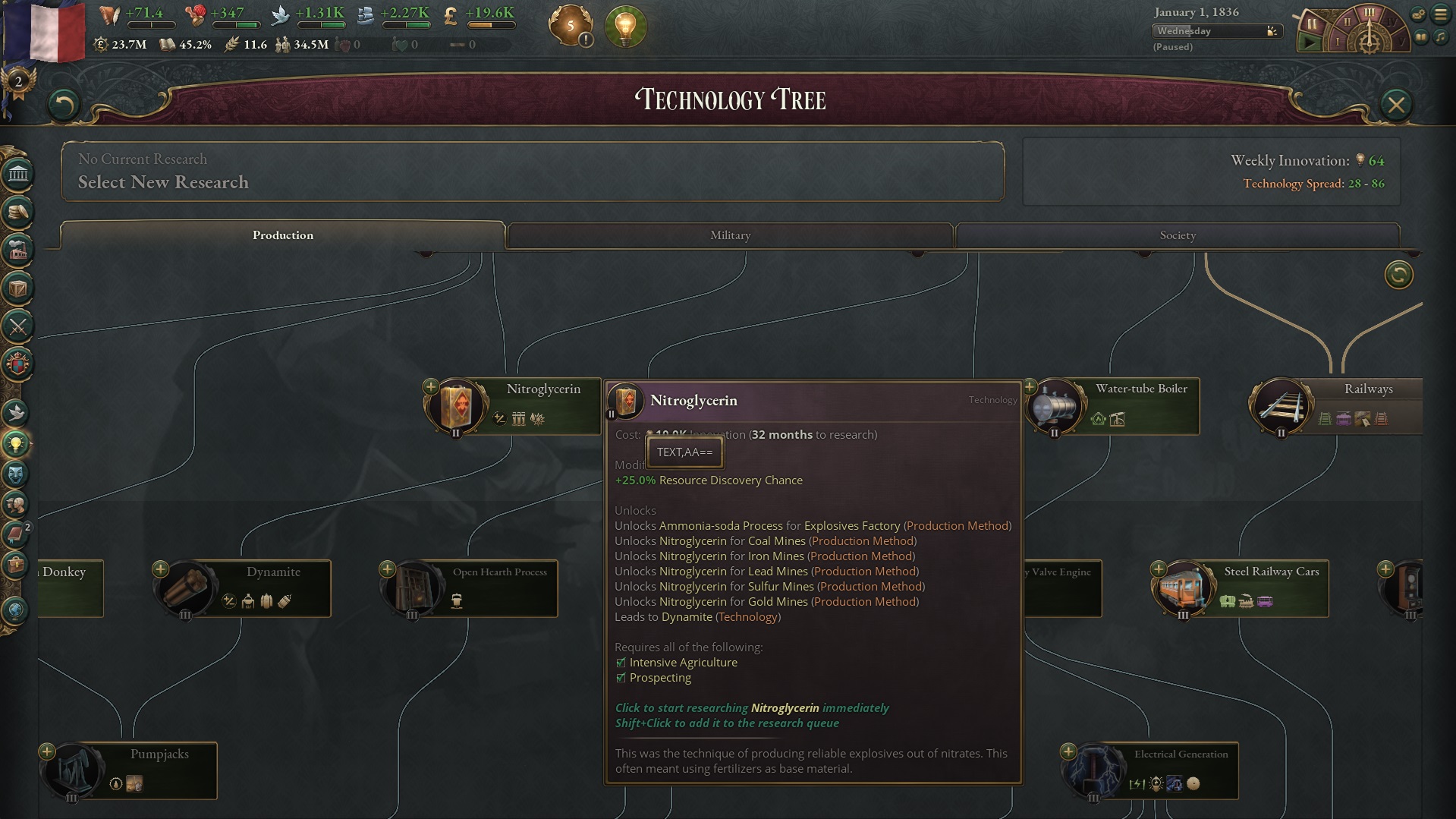
Task: Toggle the Prospecting requirement checkbox
Action: coord(619,677)
